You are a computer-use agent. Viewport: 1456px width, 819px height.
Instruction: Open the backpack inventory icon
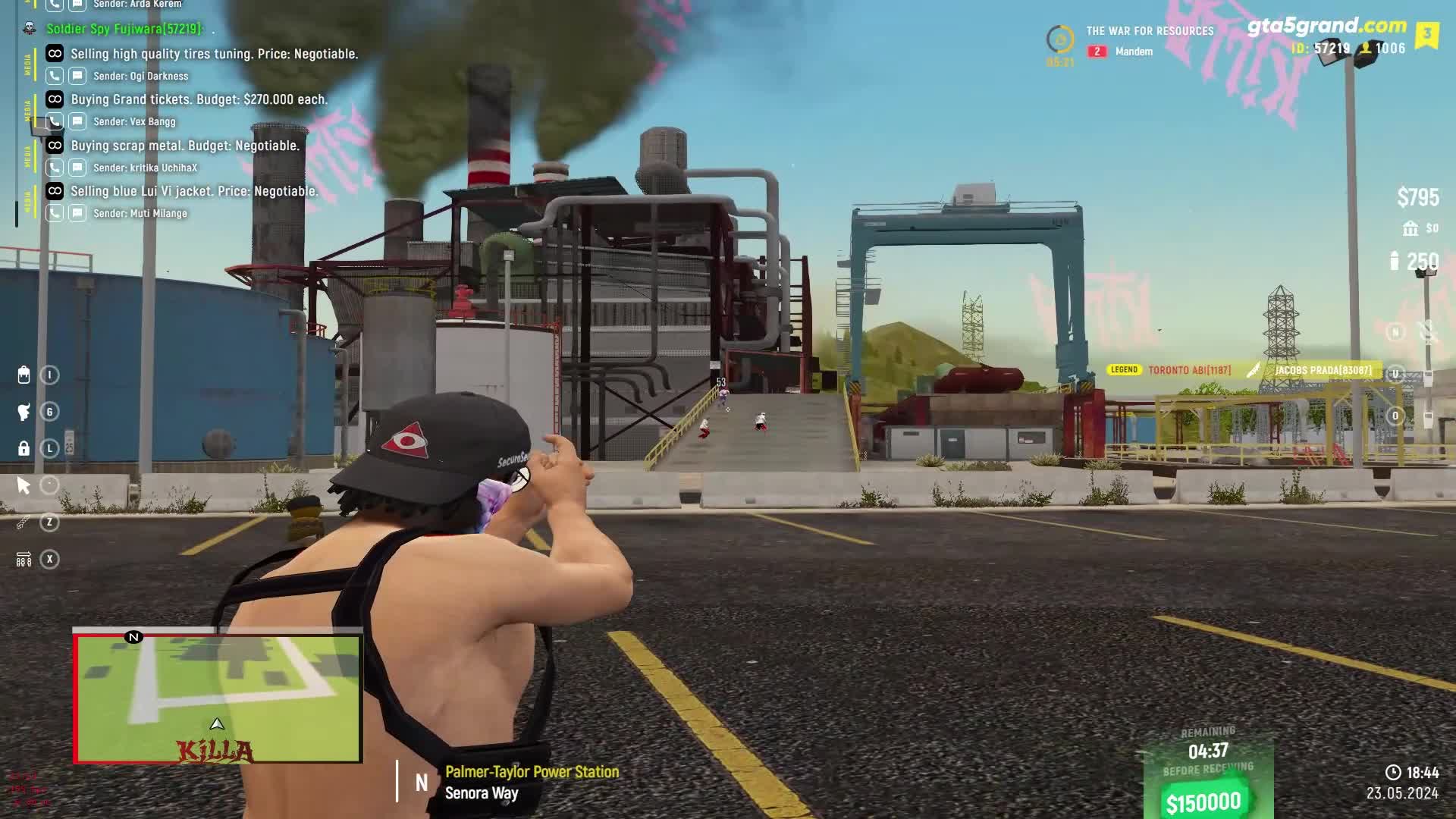24,375
